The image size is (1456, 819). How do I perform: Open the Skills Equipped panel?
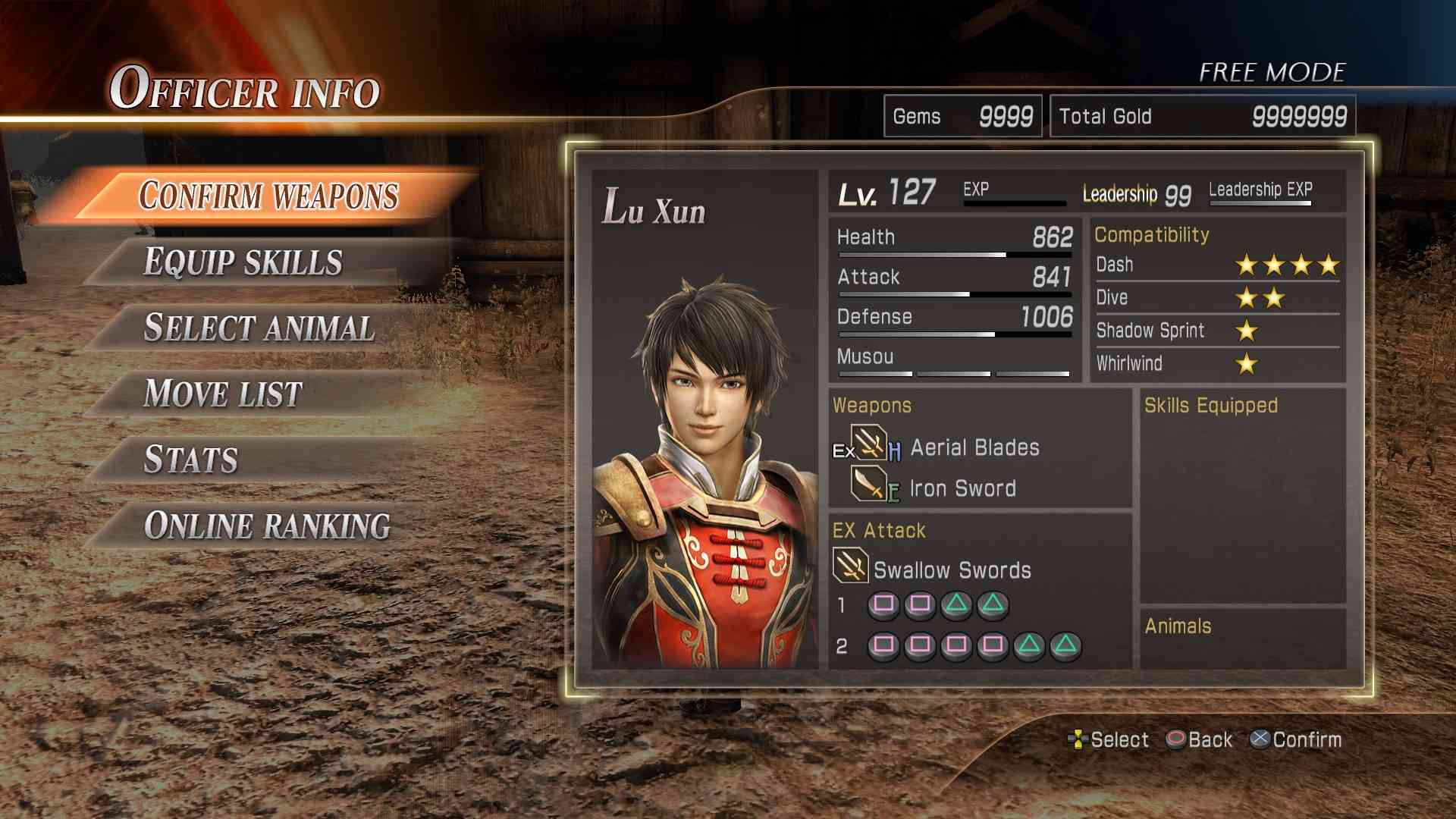click(1243, 497)
